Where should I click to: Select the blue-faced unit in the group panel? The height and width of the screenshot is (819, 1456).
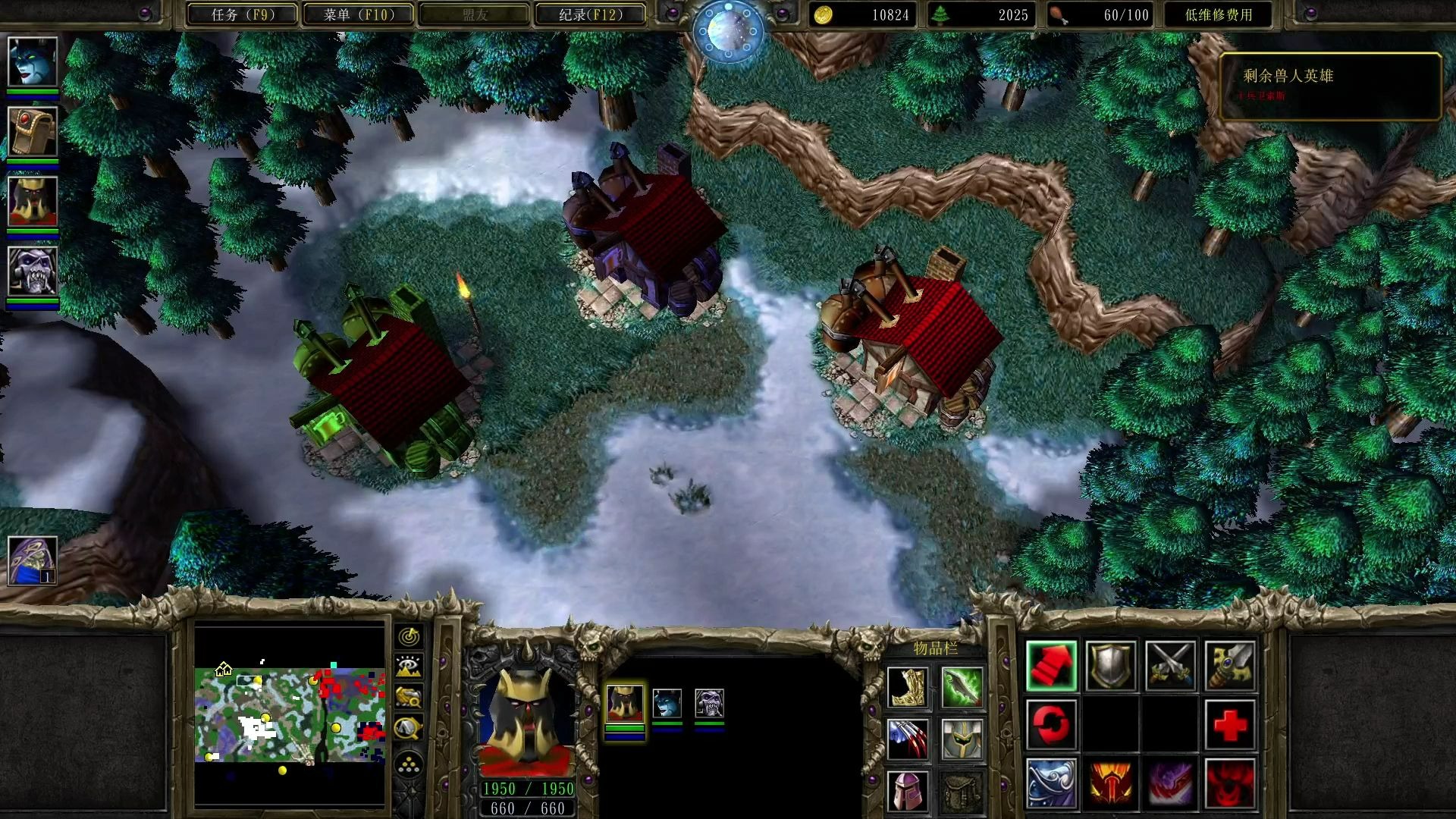pos(667,704)
